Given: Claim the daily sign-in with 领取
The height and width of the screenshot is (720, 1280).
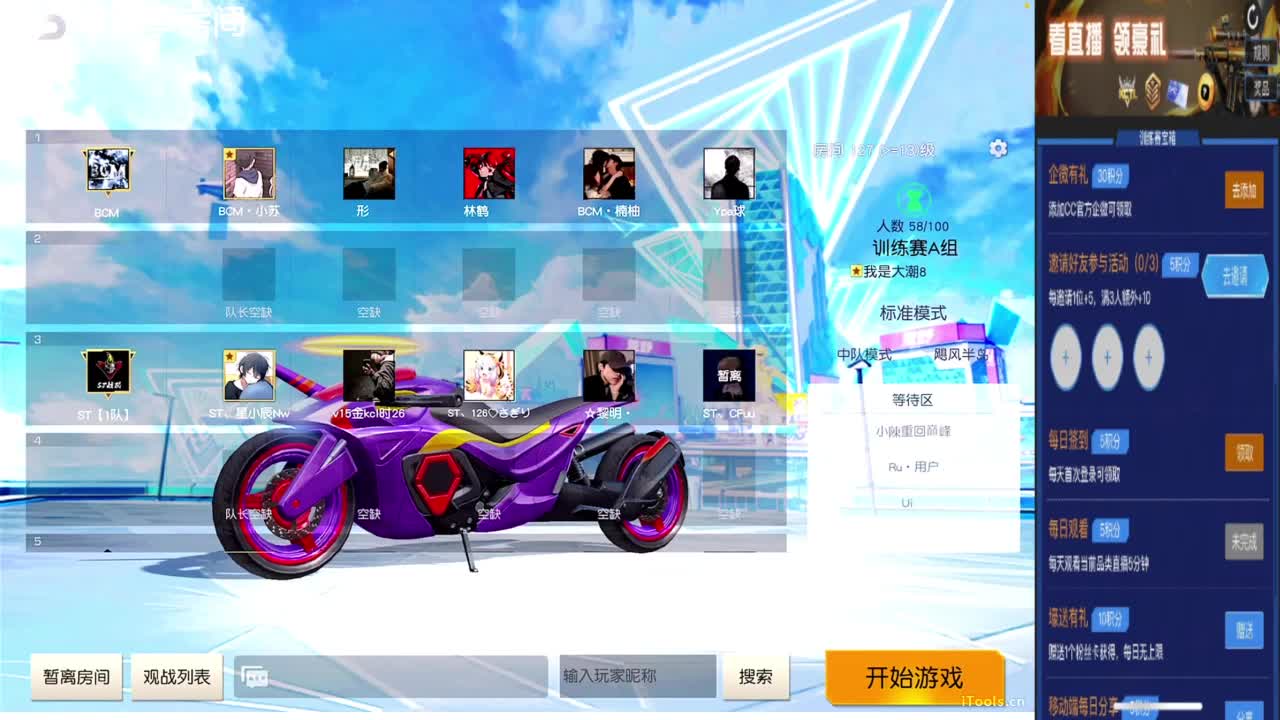Looking at the screenshot, I should click(1244, 453).
